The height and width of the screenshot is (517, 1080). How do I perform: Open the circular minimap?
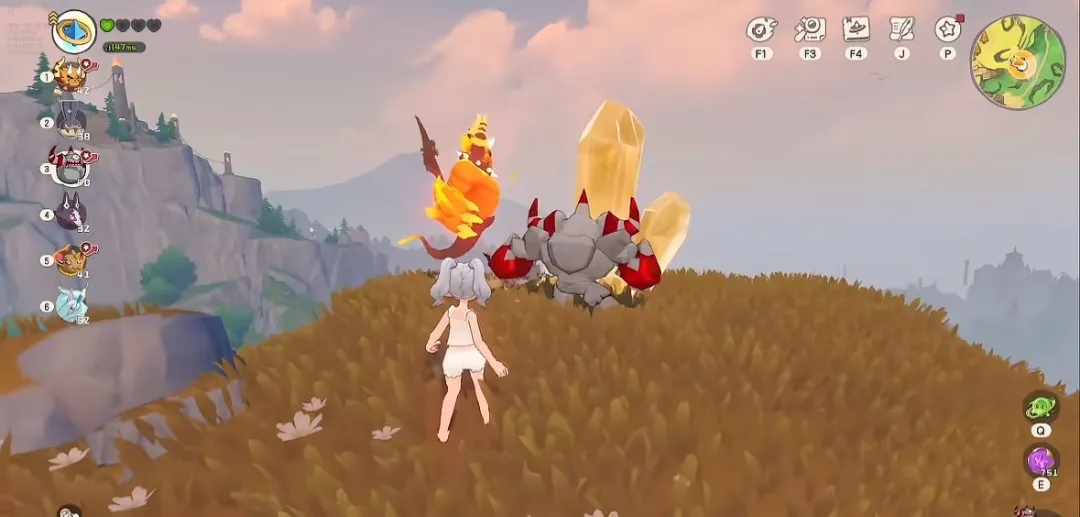pyautogui.click(x=1018, y=62)
